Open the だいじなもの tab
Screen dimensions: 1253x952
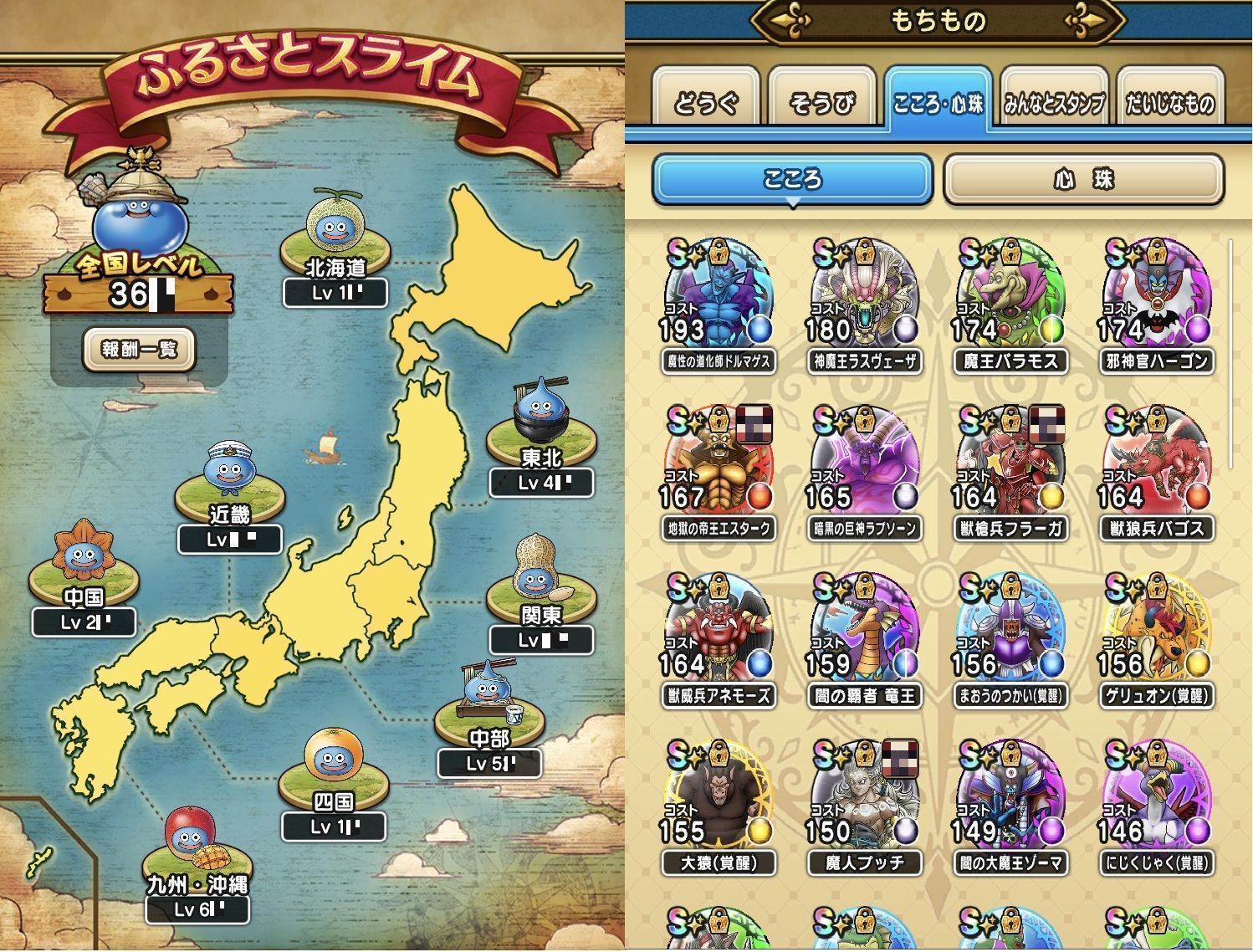(x=1169, y=101)
